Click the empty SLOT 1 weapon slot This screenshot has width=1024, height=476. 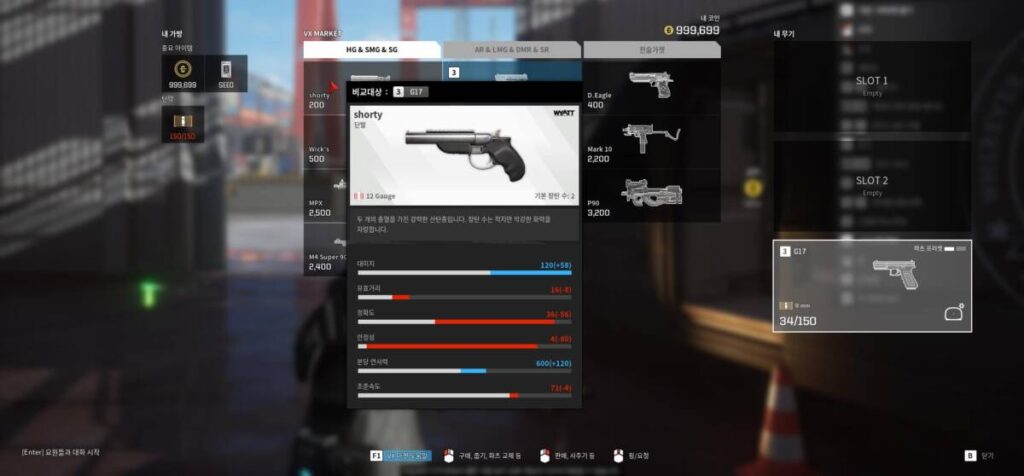pos(871,86)
